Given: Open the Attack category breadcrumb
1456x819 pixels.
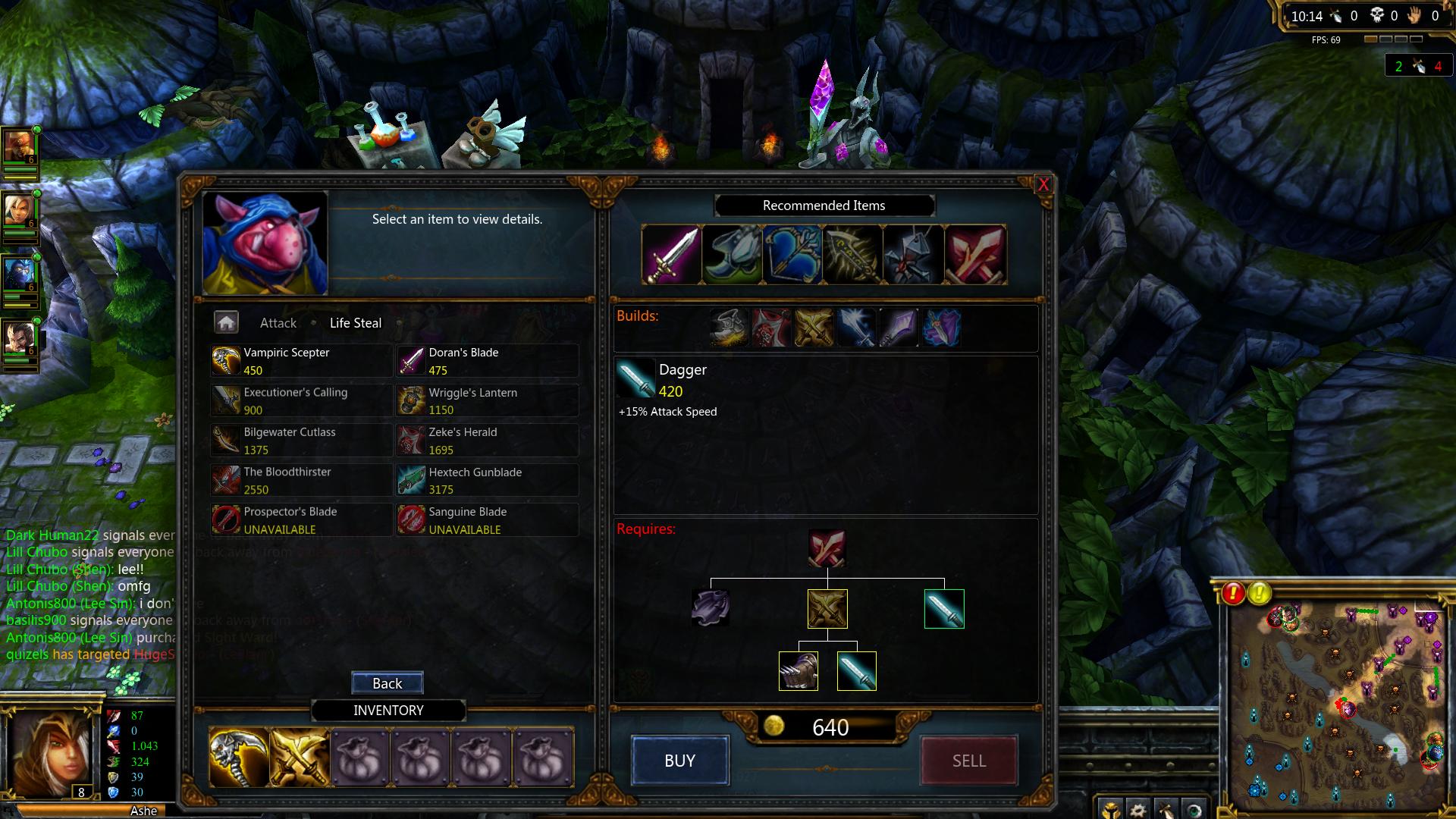Looking at the screenshot, I should [278, 323].
